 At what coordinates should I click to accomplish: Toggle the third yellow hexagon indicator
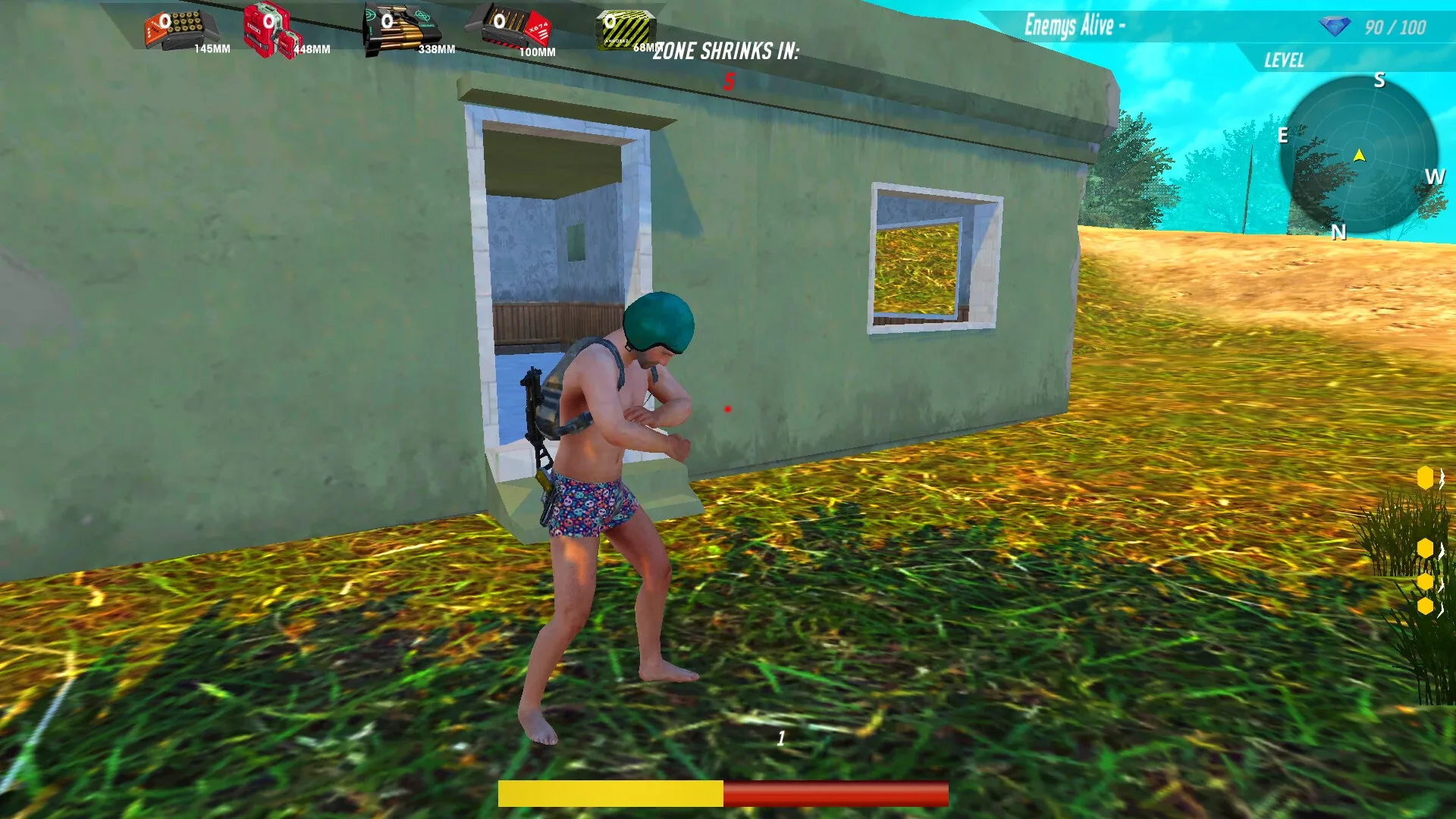pos(1426,580)
